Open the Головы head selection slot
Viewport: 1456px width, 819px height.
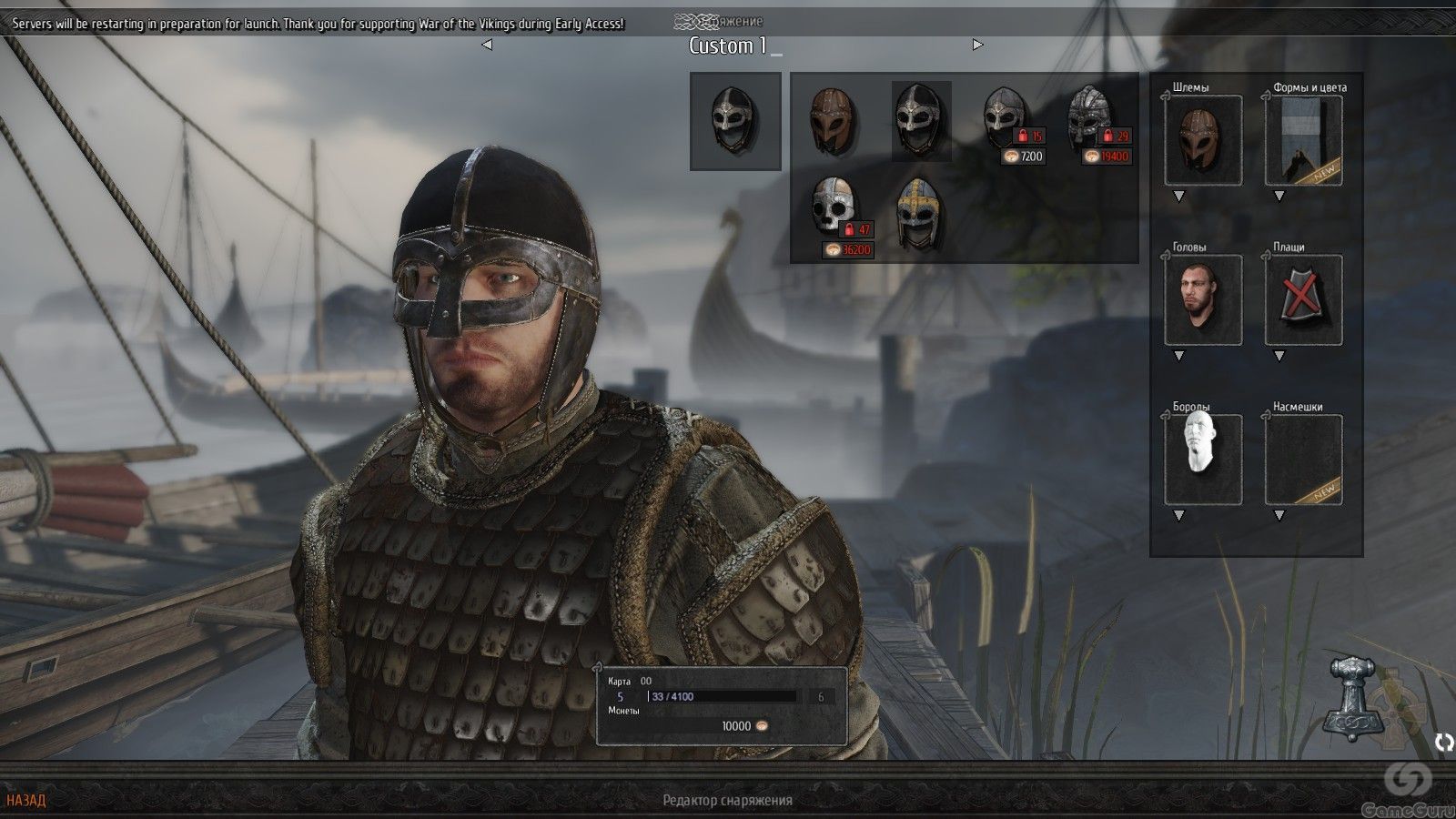[x=1203, y=300]
